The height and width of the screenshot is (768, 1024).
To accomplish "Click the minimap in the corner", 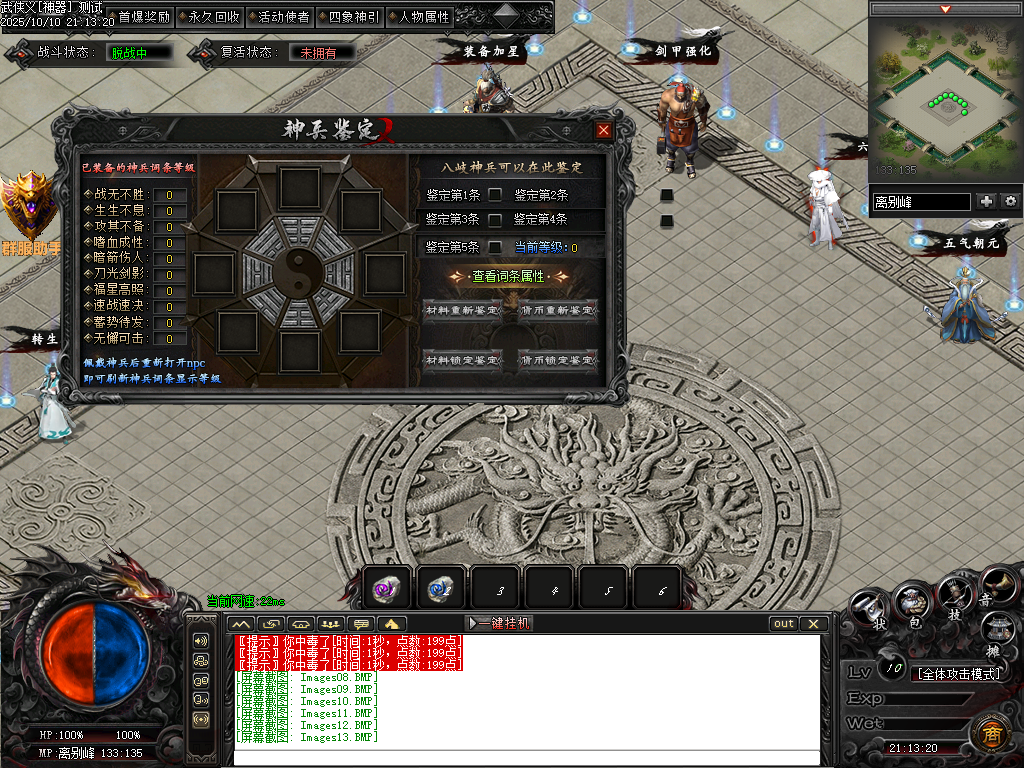I will pyautogui.click(x=944, y=100).
